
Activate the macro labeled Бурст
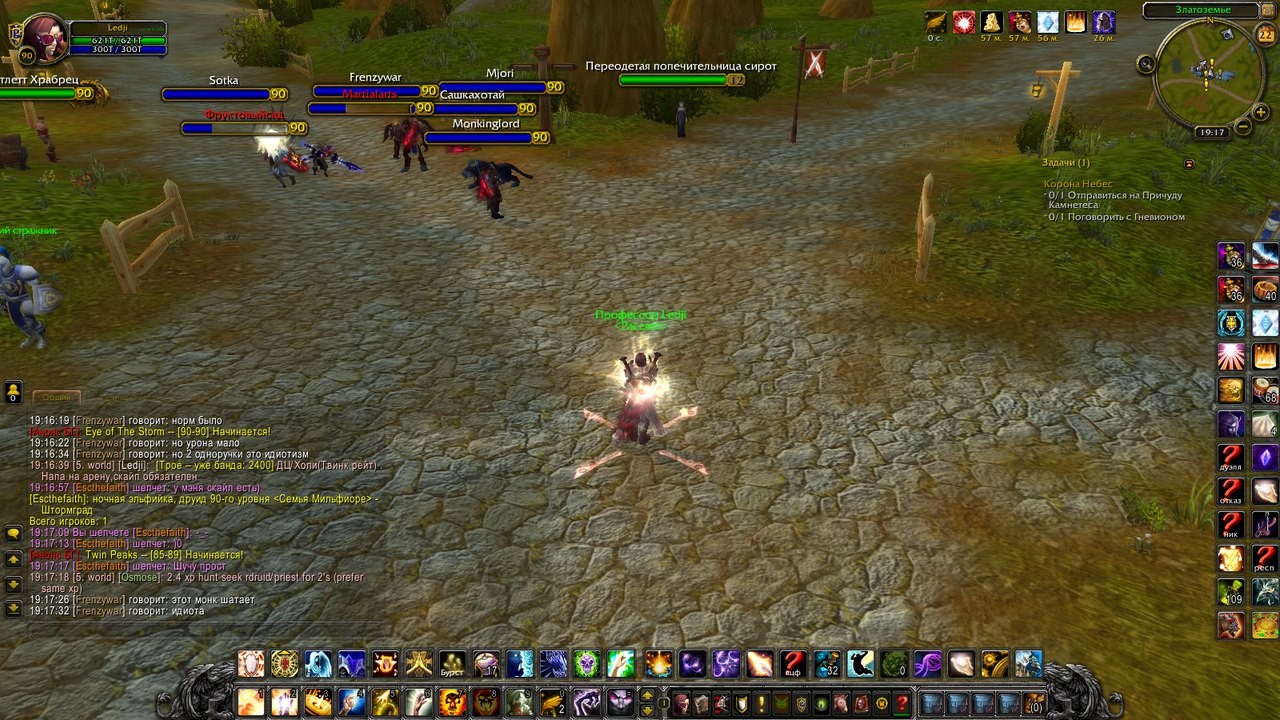(453, 664)
